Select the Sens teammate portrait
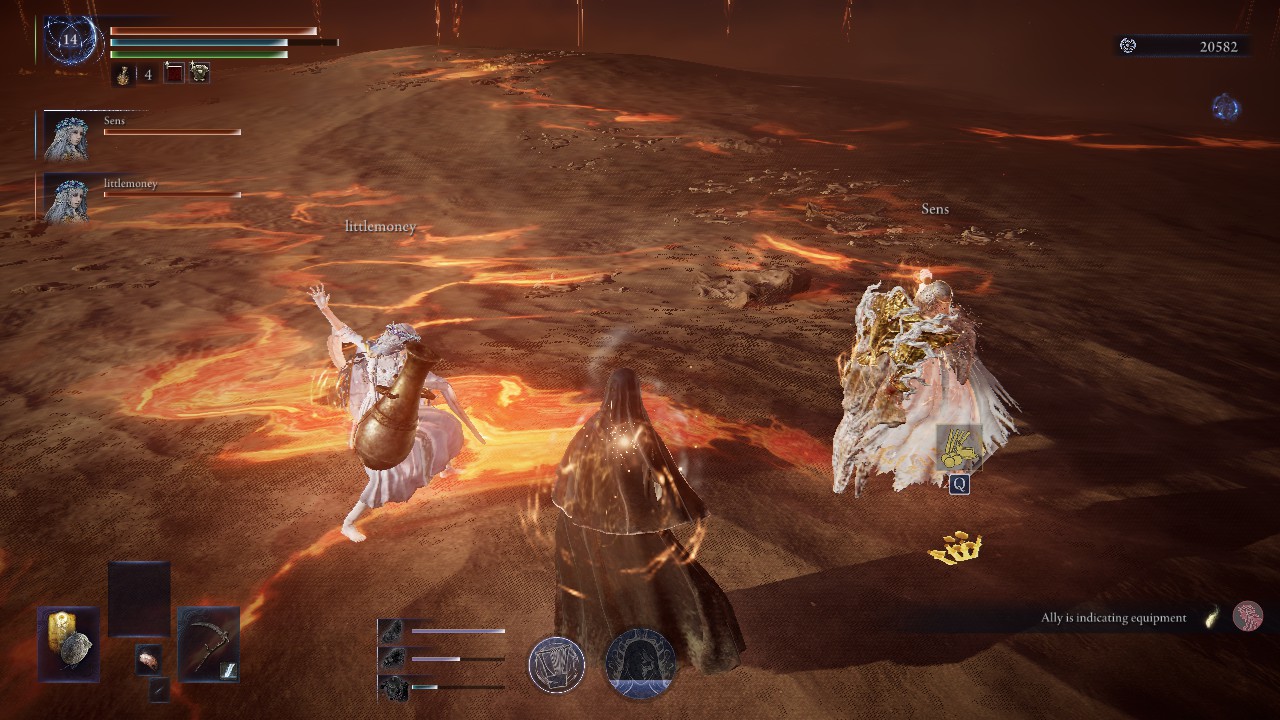1280x720 pixels. 66,136
